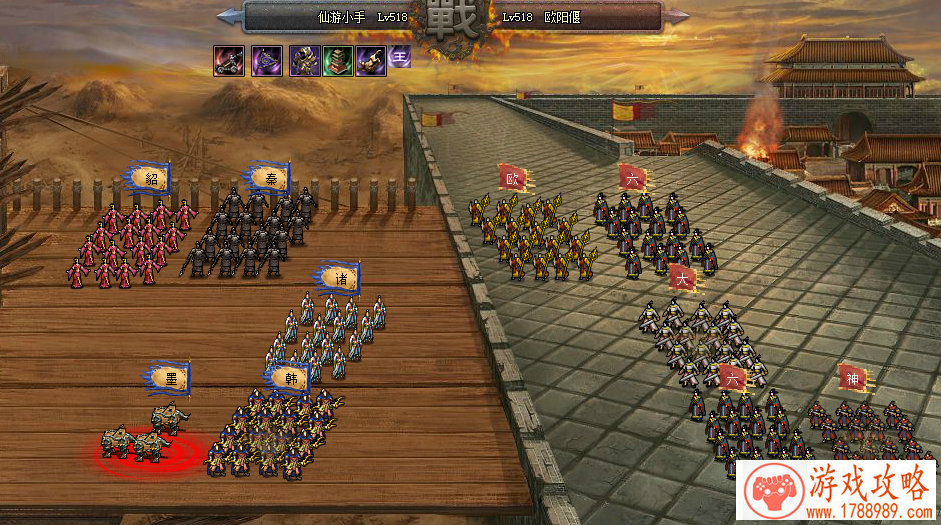This screenshot has height=525, width=941.
Task: Click the small 王 badge icon
Action: tap(400, 57)
